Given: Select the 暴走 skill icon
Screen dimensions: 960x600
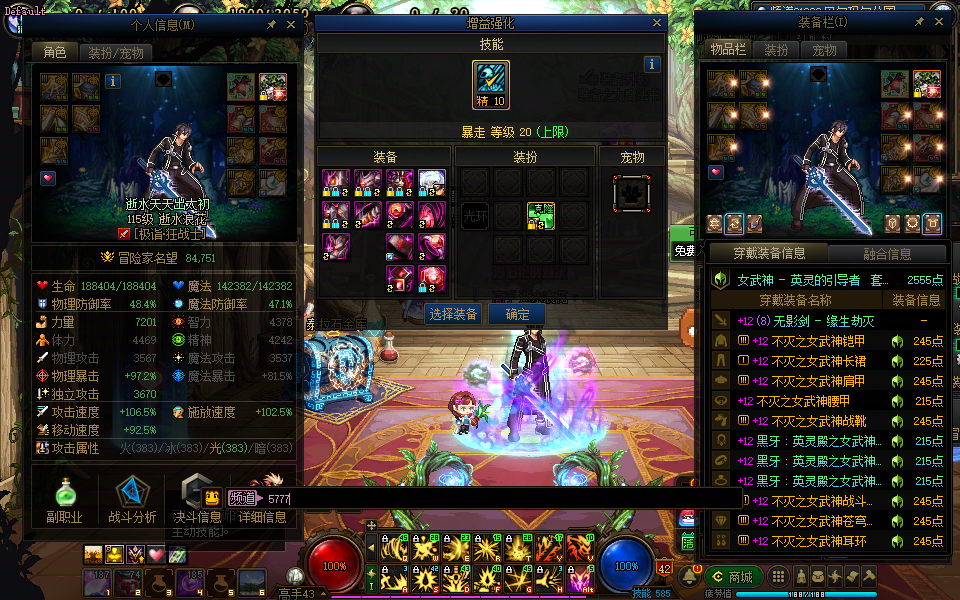Looking at the screenshot, I should coord(491,80).
